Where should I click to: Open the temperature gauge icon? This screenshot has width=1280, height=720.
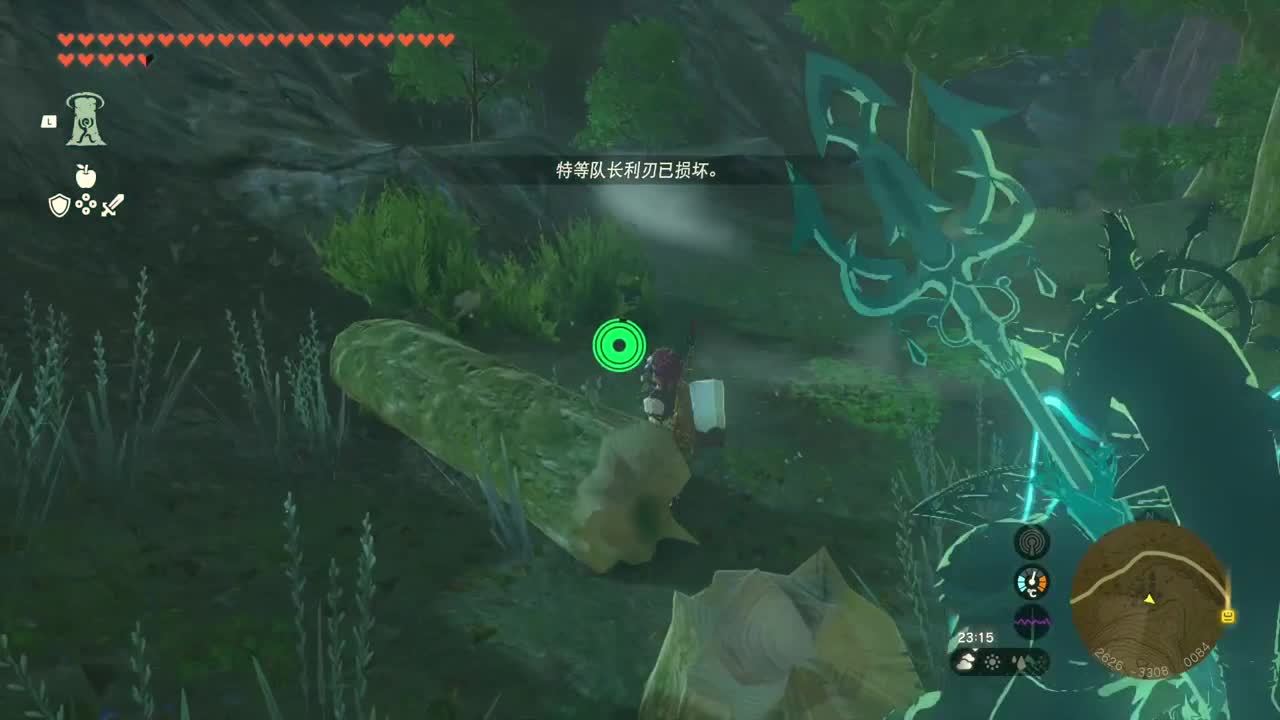1034,582
